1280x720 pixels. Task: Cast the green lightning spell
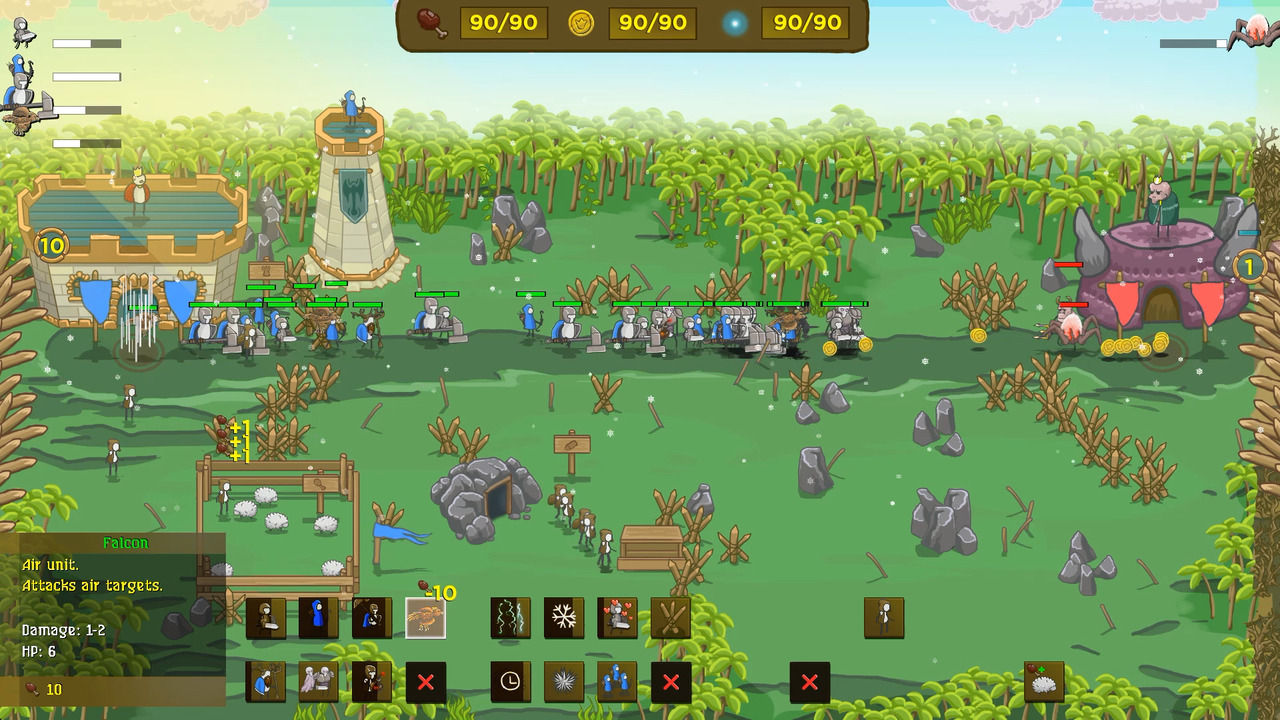tap(510, 618)
